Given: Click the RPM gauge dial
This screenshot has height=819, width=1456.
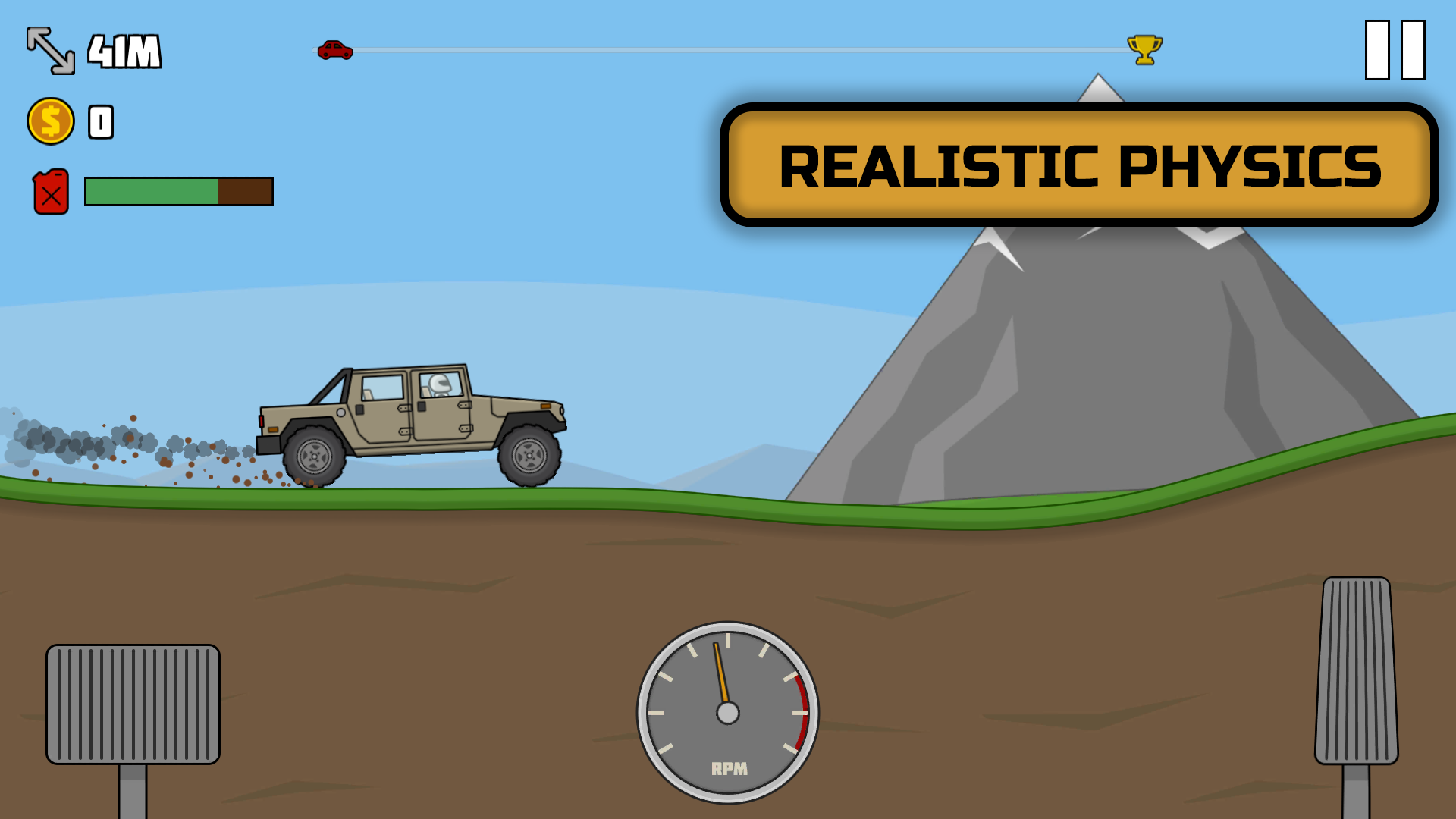Looking at the screenshot, I should click(726, 713).
